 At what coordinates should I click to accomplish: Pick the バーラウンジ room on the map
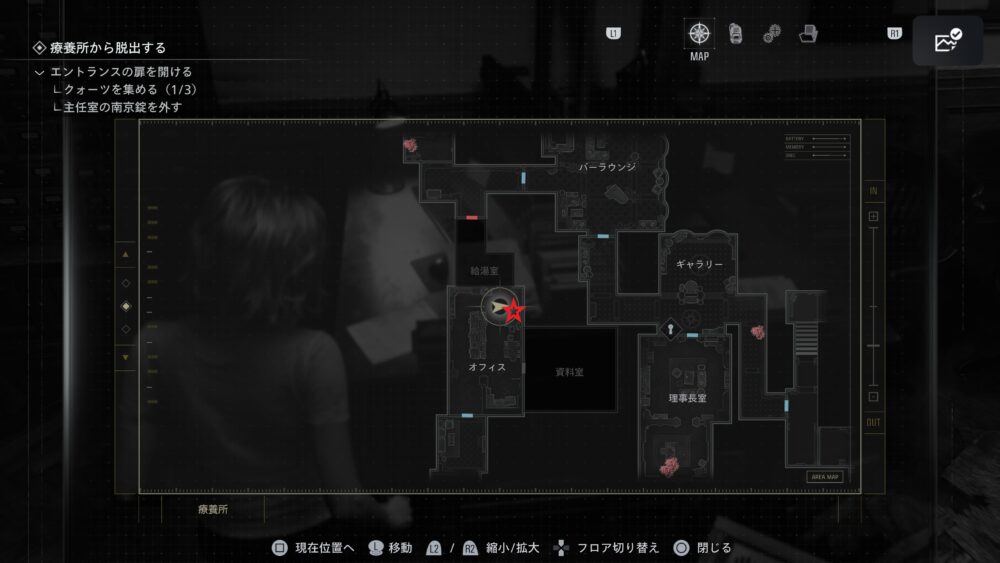(x=607, y=167)
